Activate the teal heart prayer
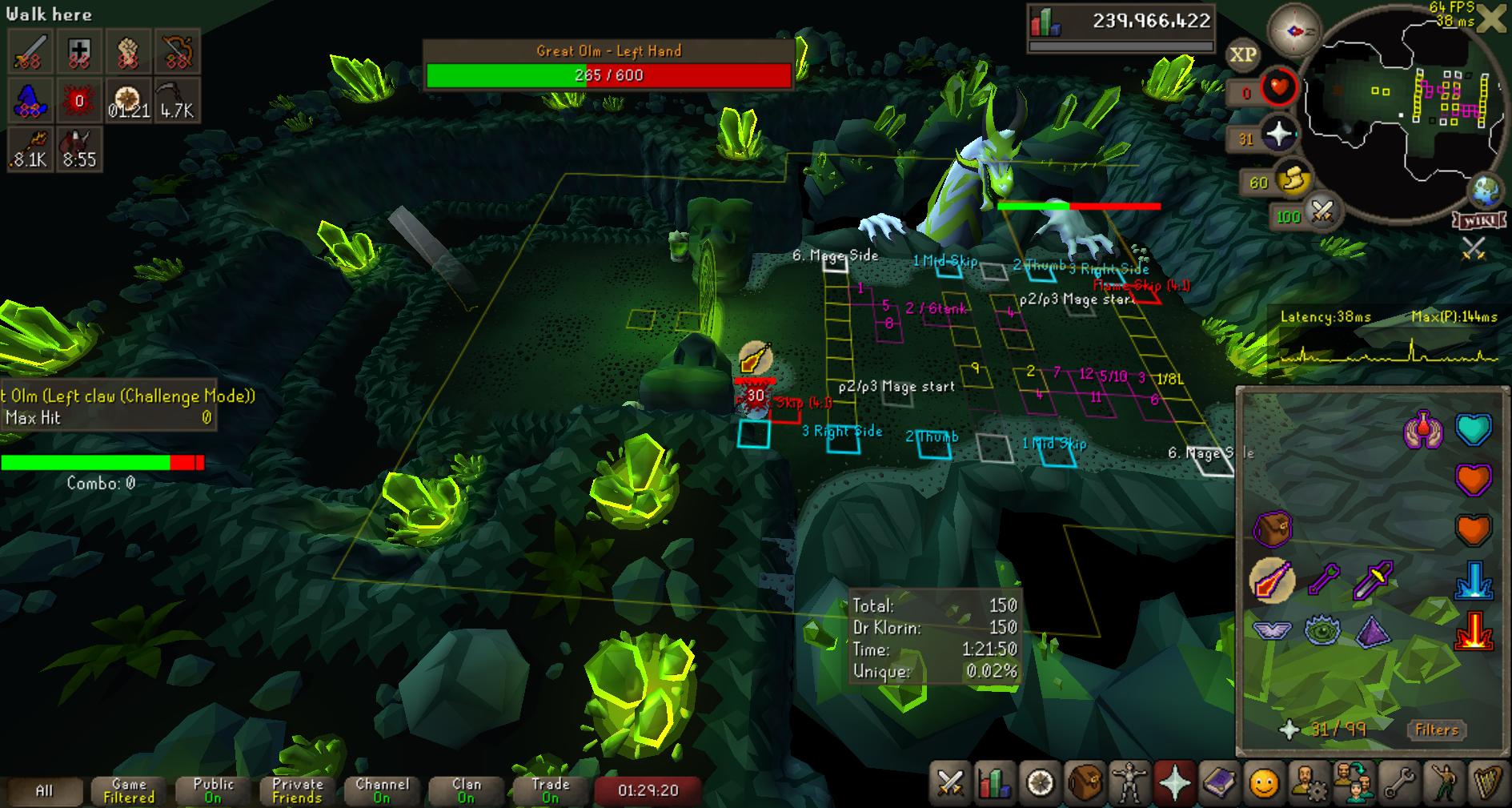The width and height of the screenshot is (1512, 808). tap(1474, 429)
